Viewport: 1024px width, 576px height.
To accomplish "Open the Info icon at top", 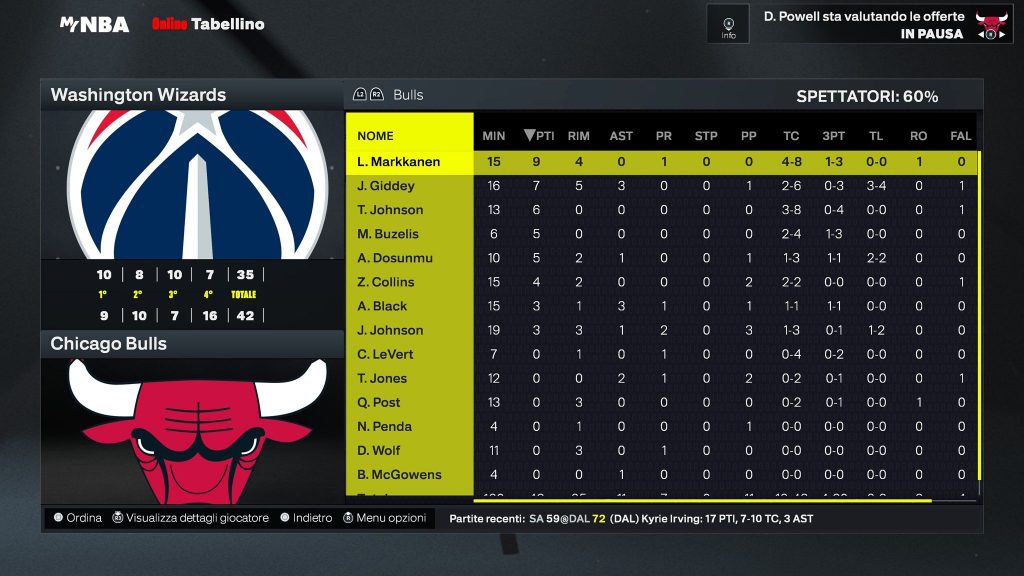I will tap(728, 24).
